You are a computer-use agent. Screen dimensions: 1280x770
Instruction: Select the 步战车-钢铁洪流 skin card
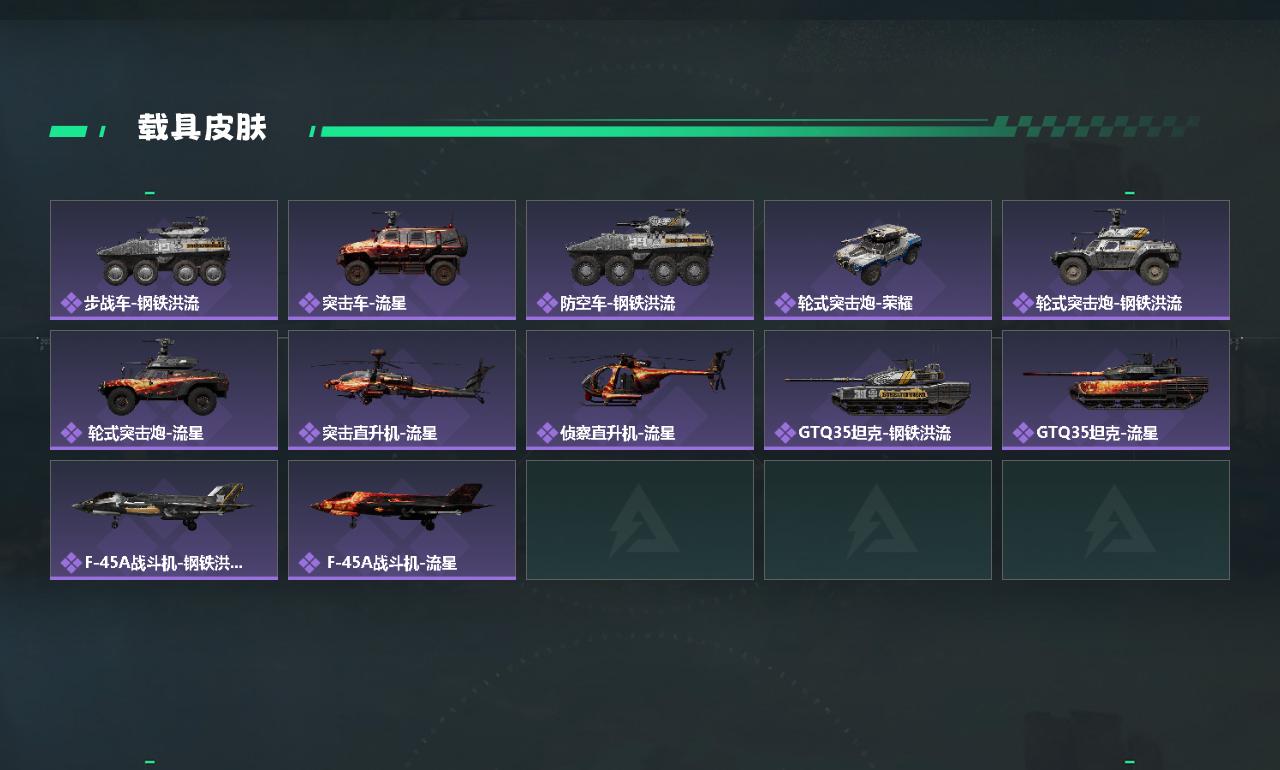pyautogui.click(x=164, y=259)
